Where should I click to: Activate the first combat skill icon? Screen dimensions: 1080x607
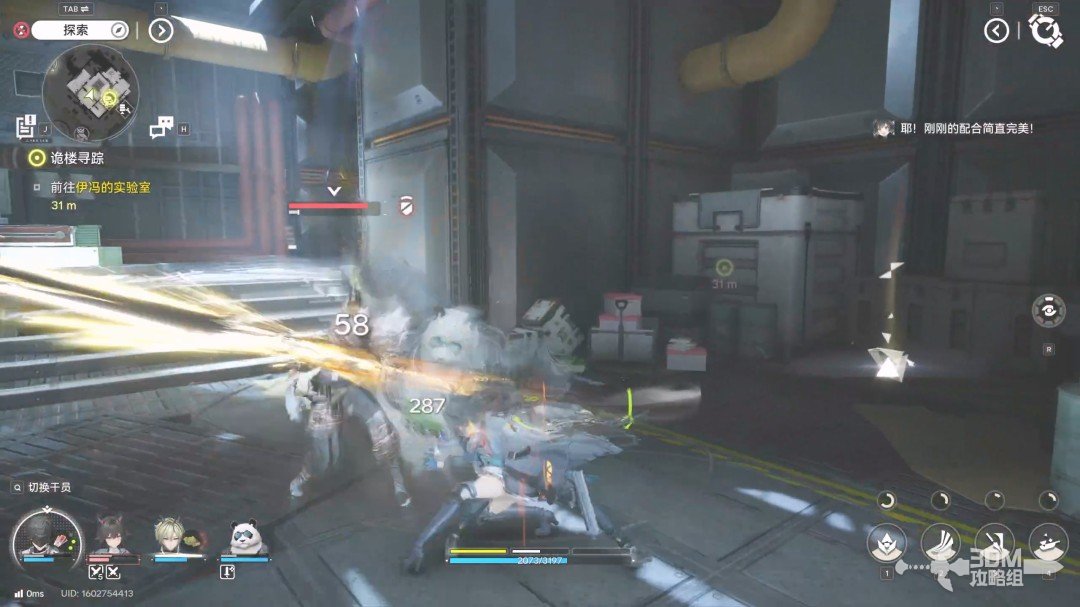886,541
